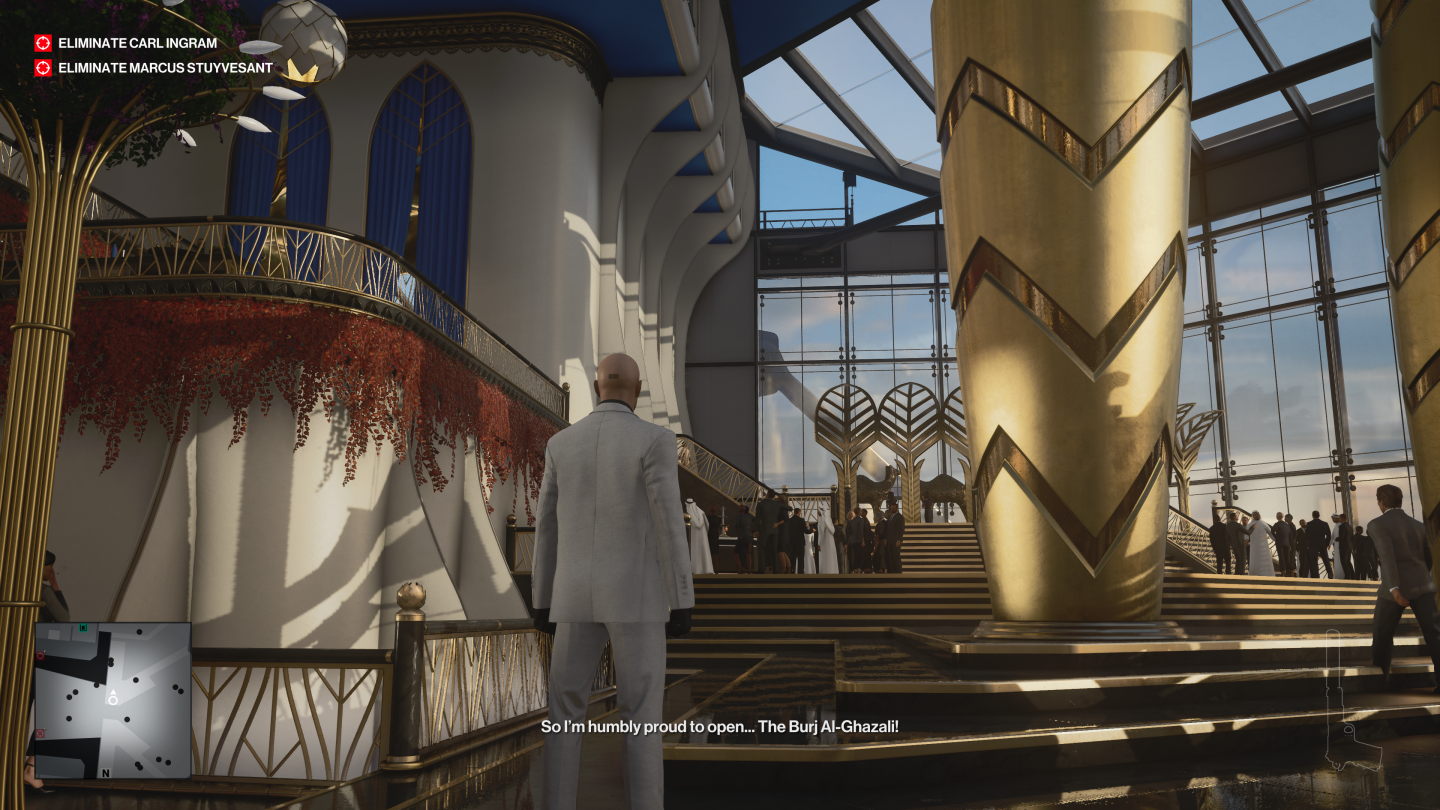Click the green exit marker on the minimap
This screenshot has width=1440, height=810.
click(82, 628)
